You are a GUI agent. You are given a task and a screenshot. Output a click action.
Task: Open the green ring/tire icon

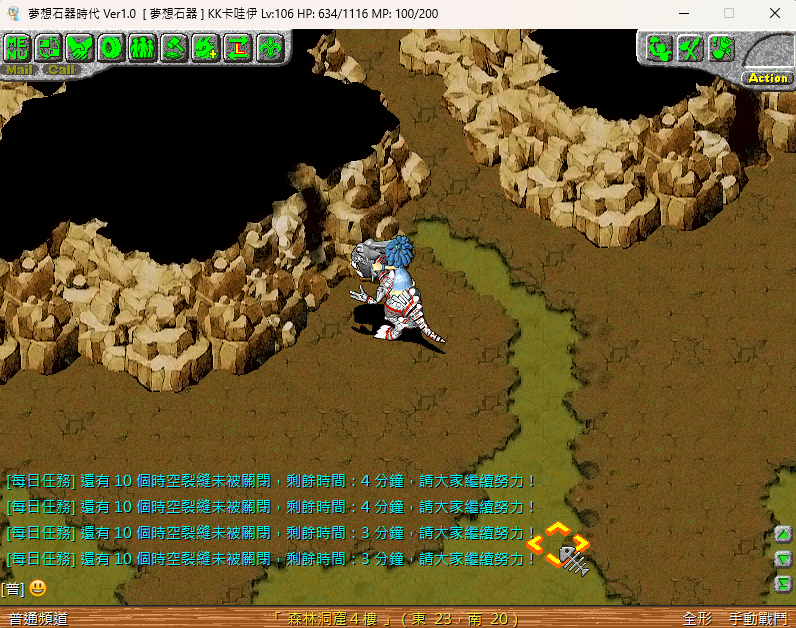click(112, 47)
